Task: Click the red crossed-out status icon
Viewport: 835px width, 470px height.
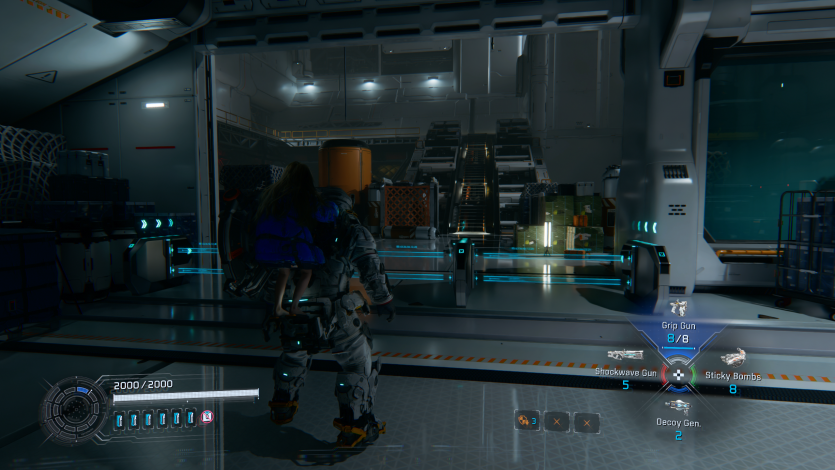Action: [x=207, y=417]
